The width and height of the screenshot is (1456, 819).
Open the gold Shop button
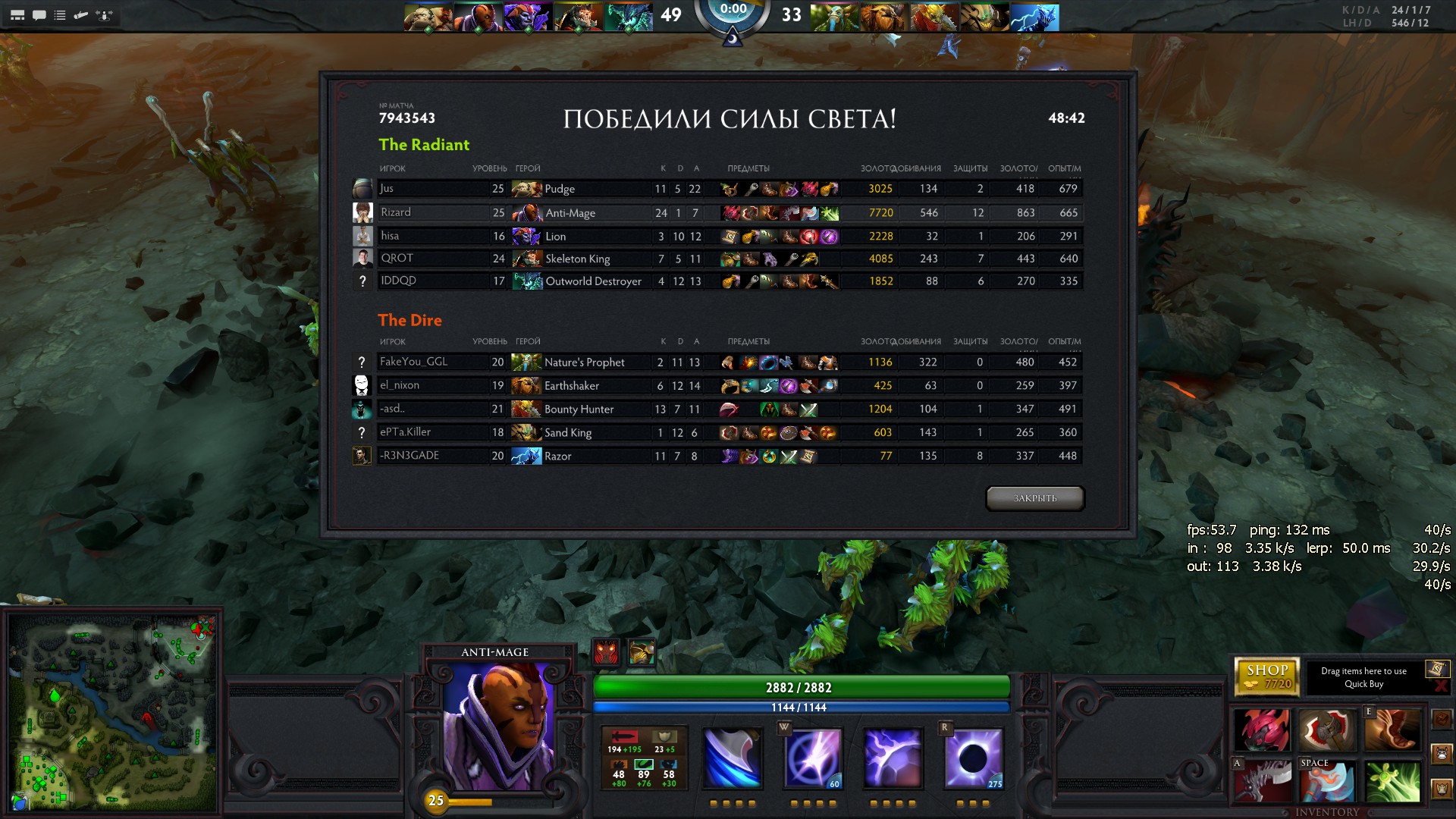click(x=1267, y=676)
